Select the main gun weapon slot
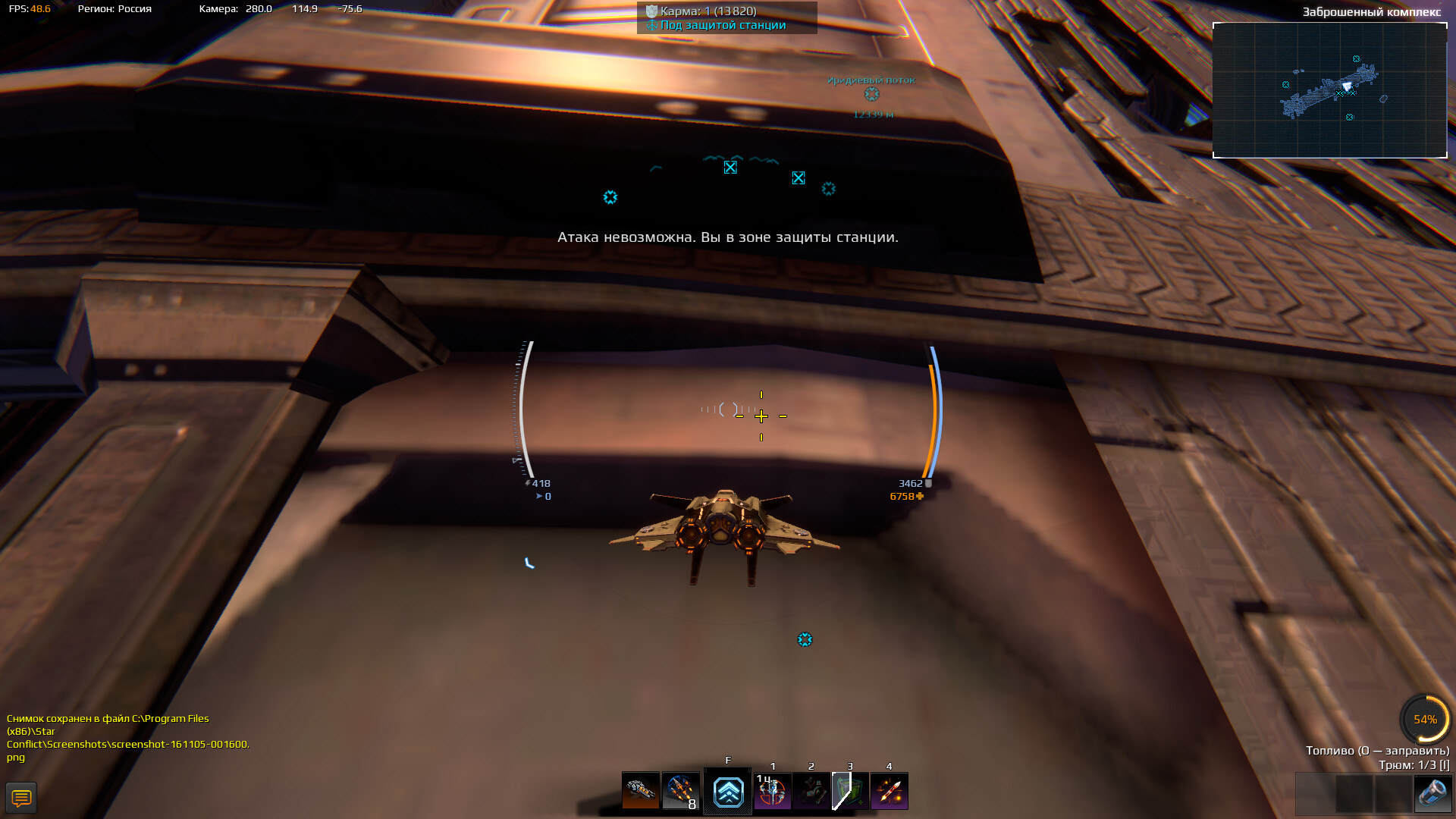This screenshot has width=1456, height=819. point(641,792)
